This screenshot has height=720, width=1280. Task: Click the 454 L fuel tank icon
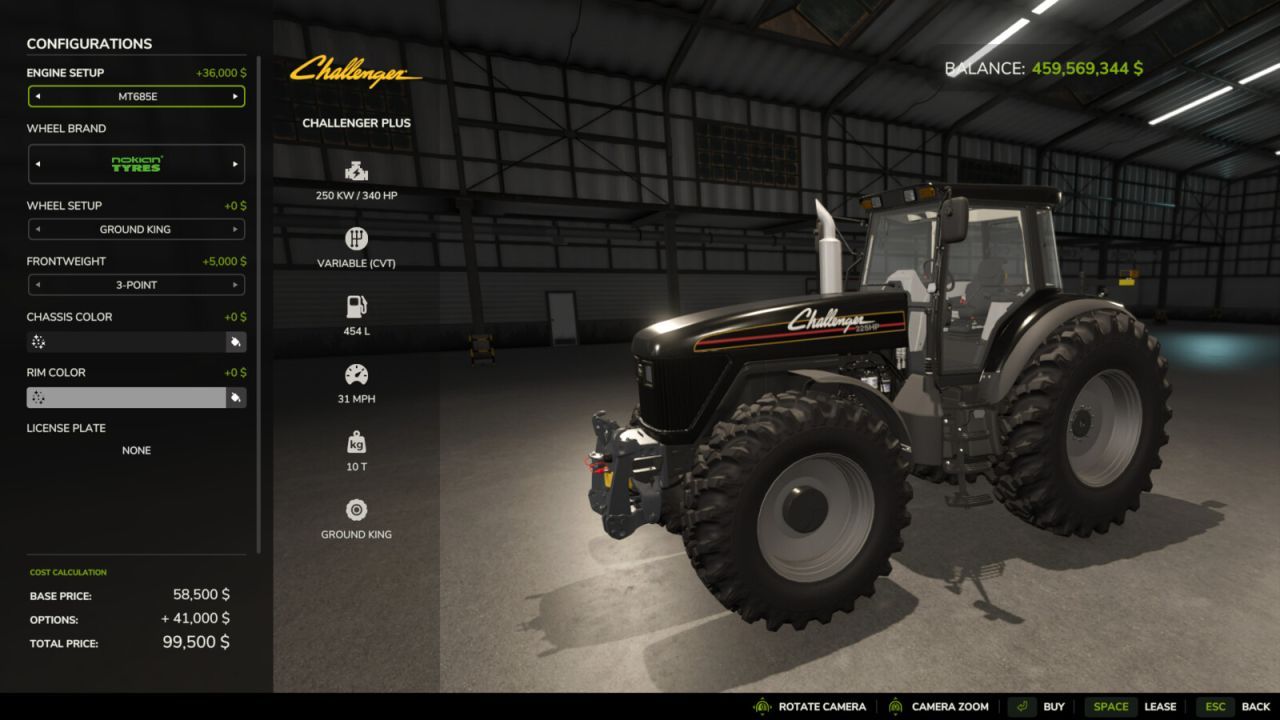[356, 308]
